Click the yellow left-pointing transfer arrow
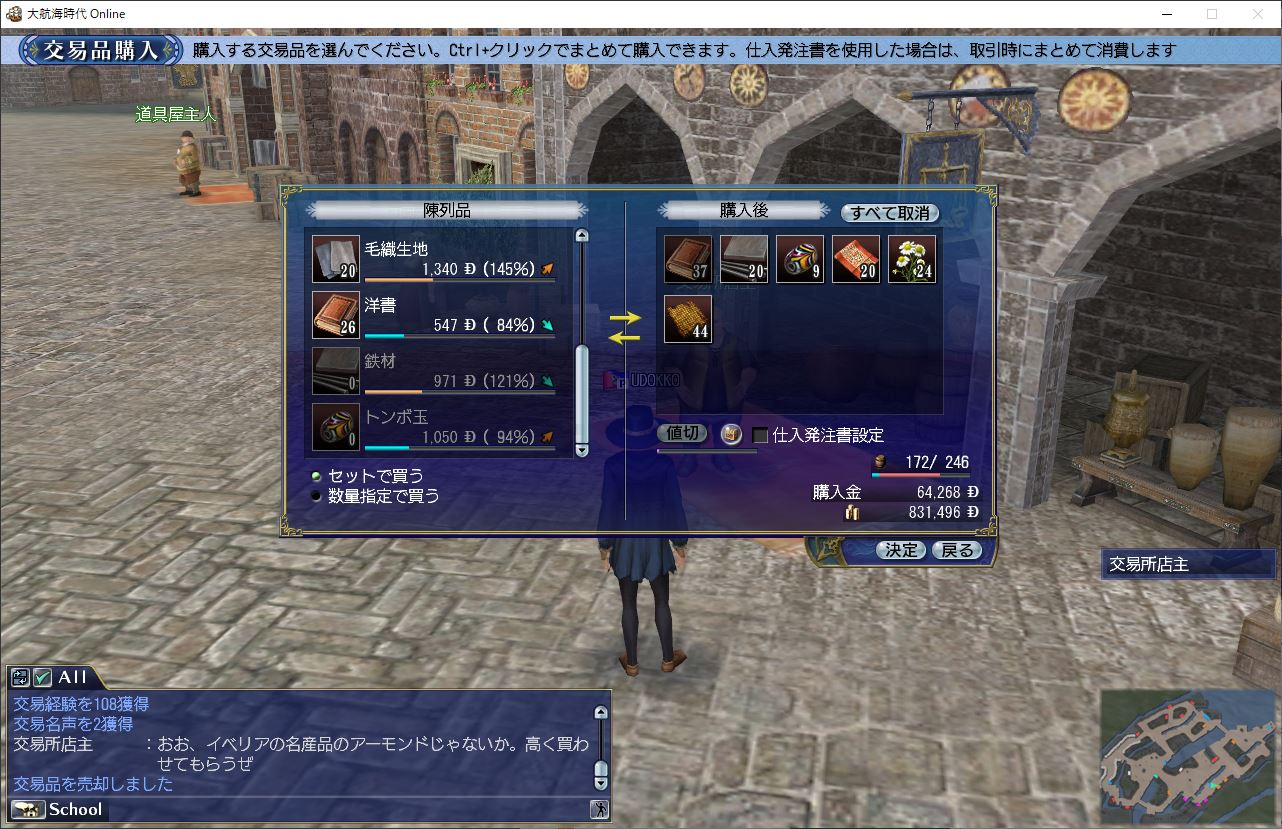Screen dimensions: 1282x829 (625, 338)
